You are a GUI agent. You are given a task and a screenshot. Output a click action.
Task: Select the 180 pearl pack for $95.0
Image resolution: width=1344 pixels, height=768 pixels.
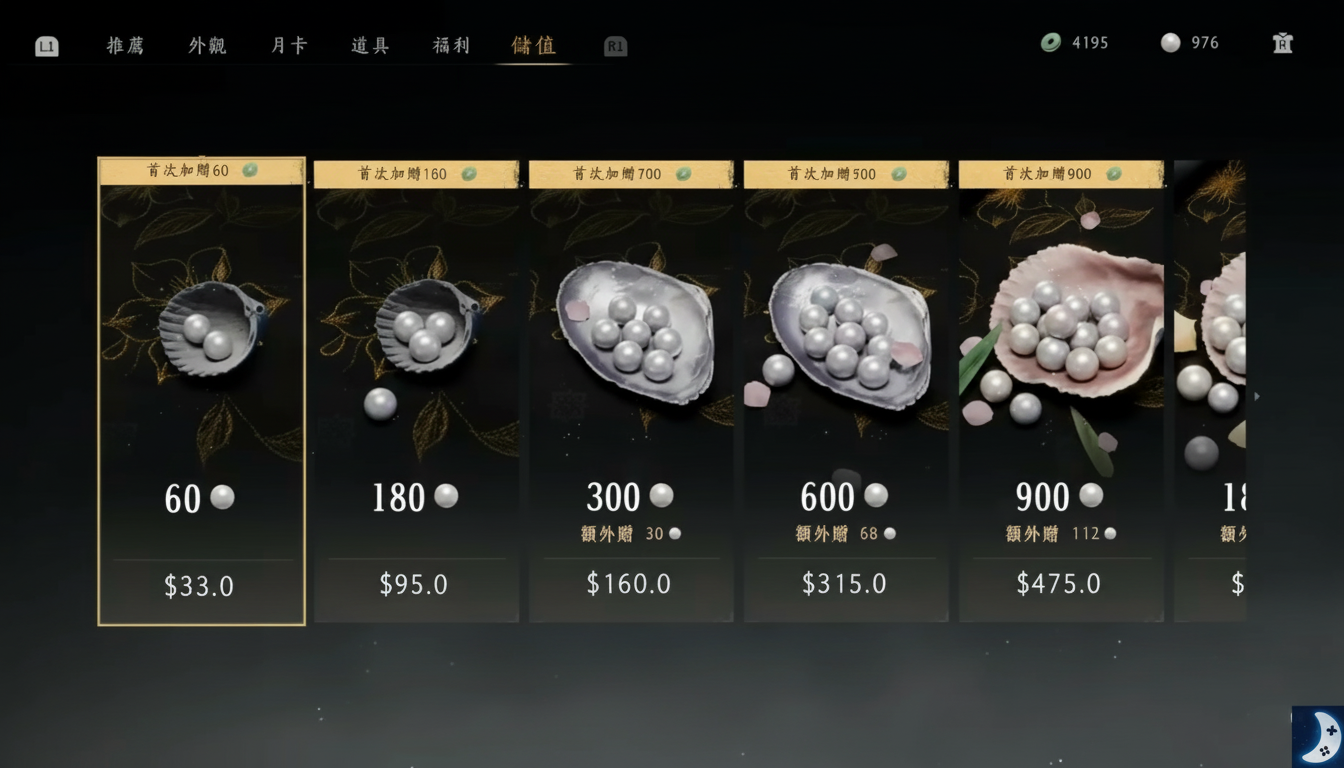(416, 391)
